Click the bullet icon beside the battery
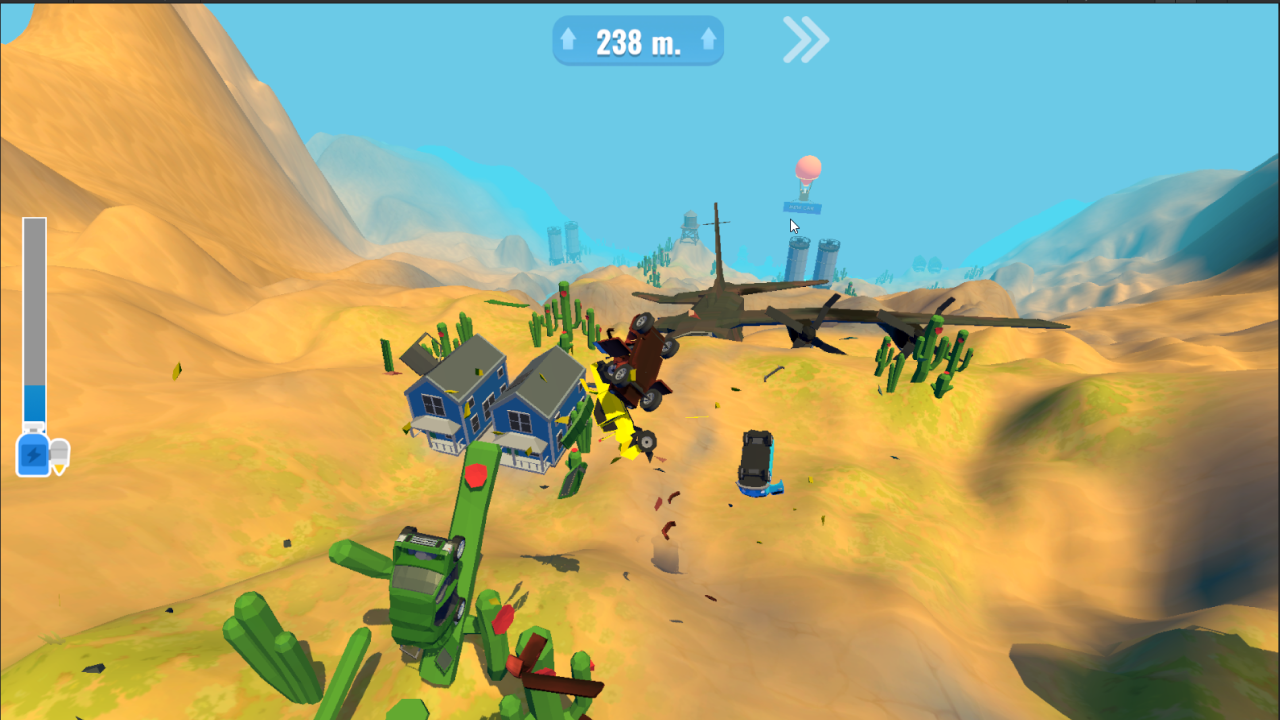Image resolution: width=1280 pixels, height=720 pixels. coord(58,455)
